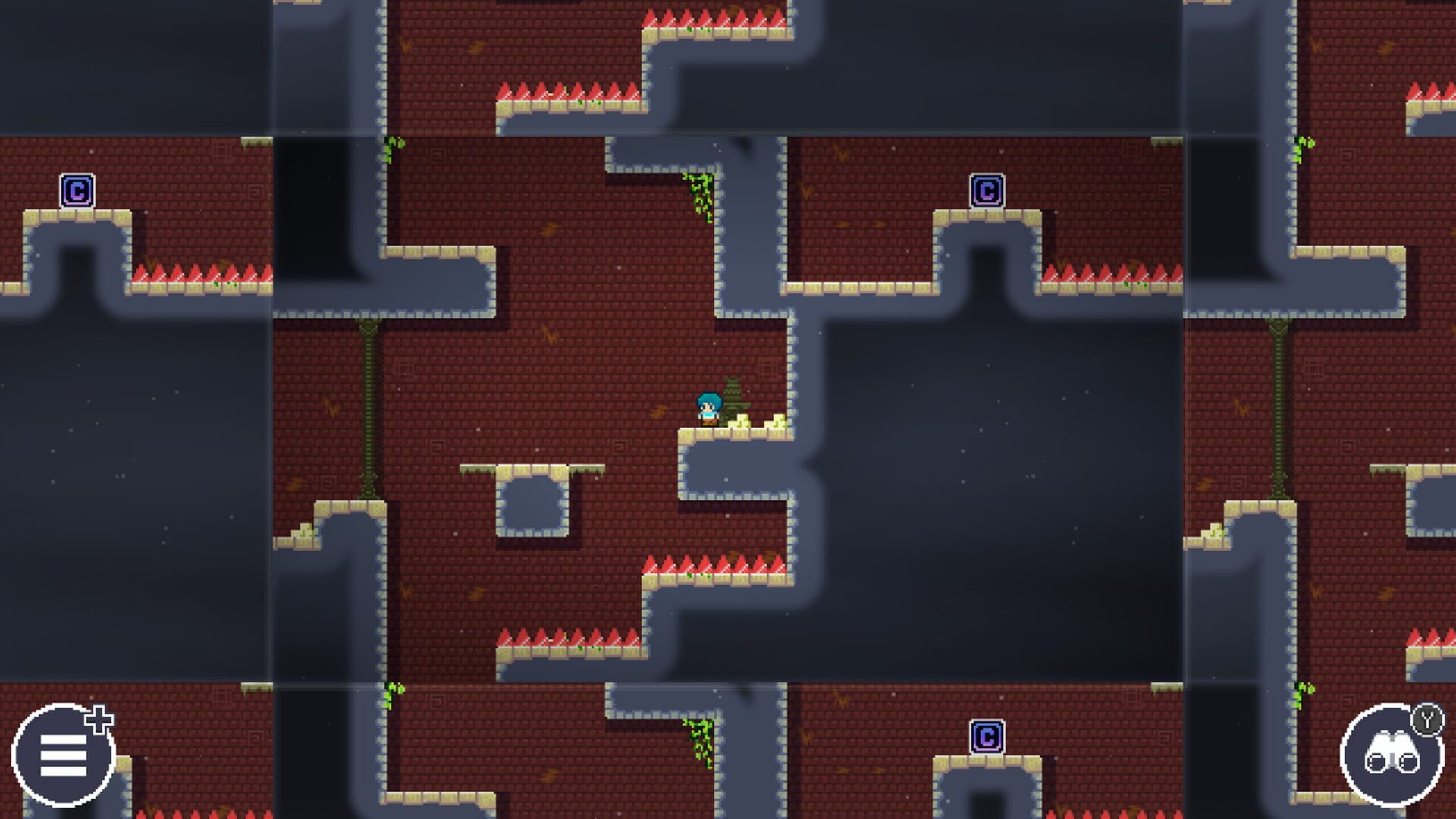Screen dimensions: 1456x819
Task: Click the spike row at the top of screen
Action: (713, 17)
